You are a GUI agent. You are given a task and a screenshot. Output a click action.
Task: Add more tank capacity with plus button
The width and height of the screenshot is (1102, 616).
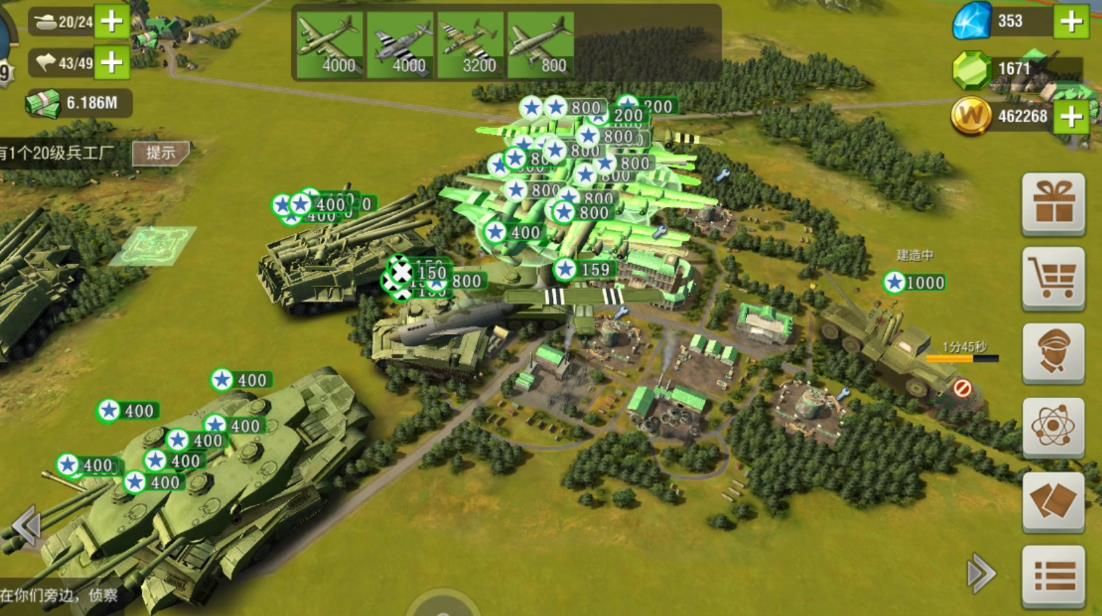coord(111,20)
